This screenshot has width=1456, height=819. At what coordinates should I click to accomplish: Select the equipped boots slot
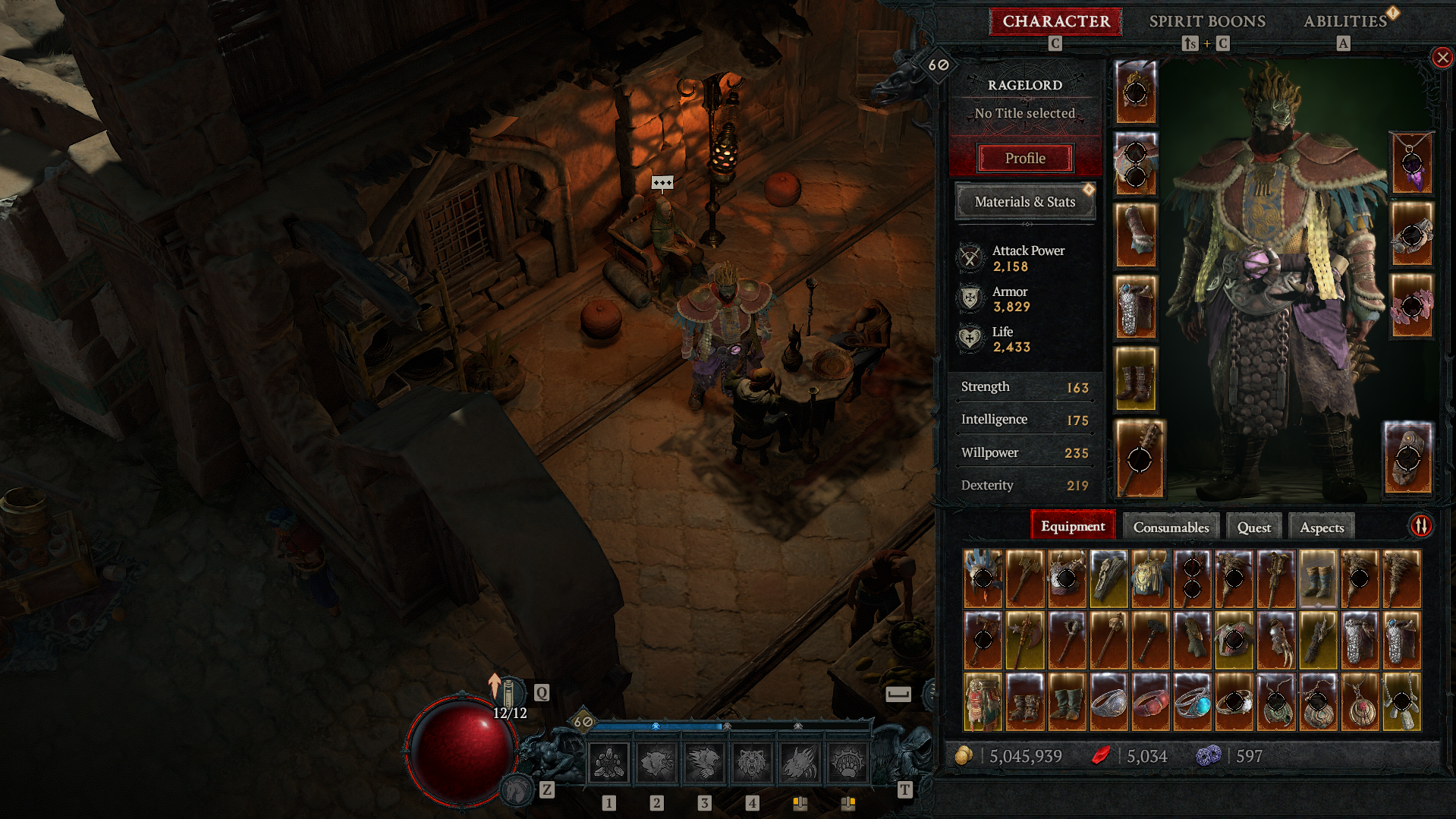coord(1135,379)
